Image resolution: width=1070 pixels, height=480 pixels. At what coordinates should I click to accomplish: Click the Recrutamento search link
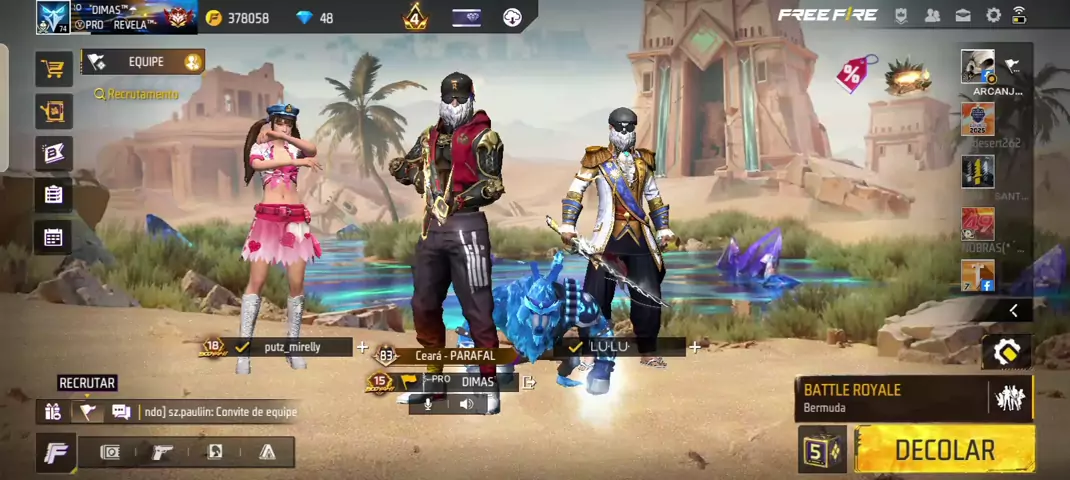click(136, 94)
